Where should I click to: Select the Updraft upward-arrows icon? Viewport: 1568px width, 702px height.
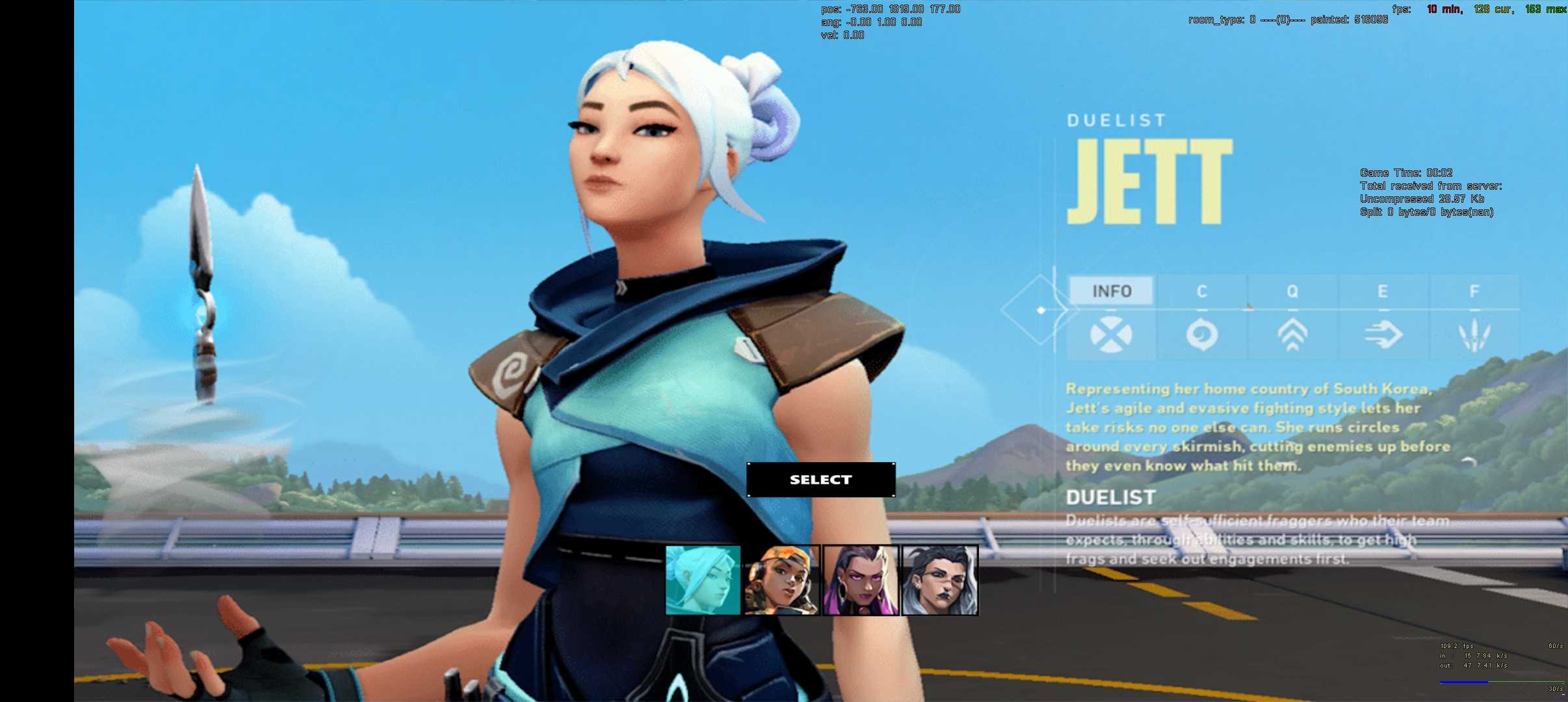click(1292, 335)
